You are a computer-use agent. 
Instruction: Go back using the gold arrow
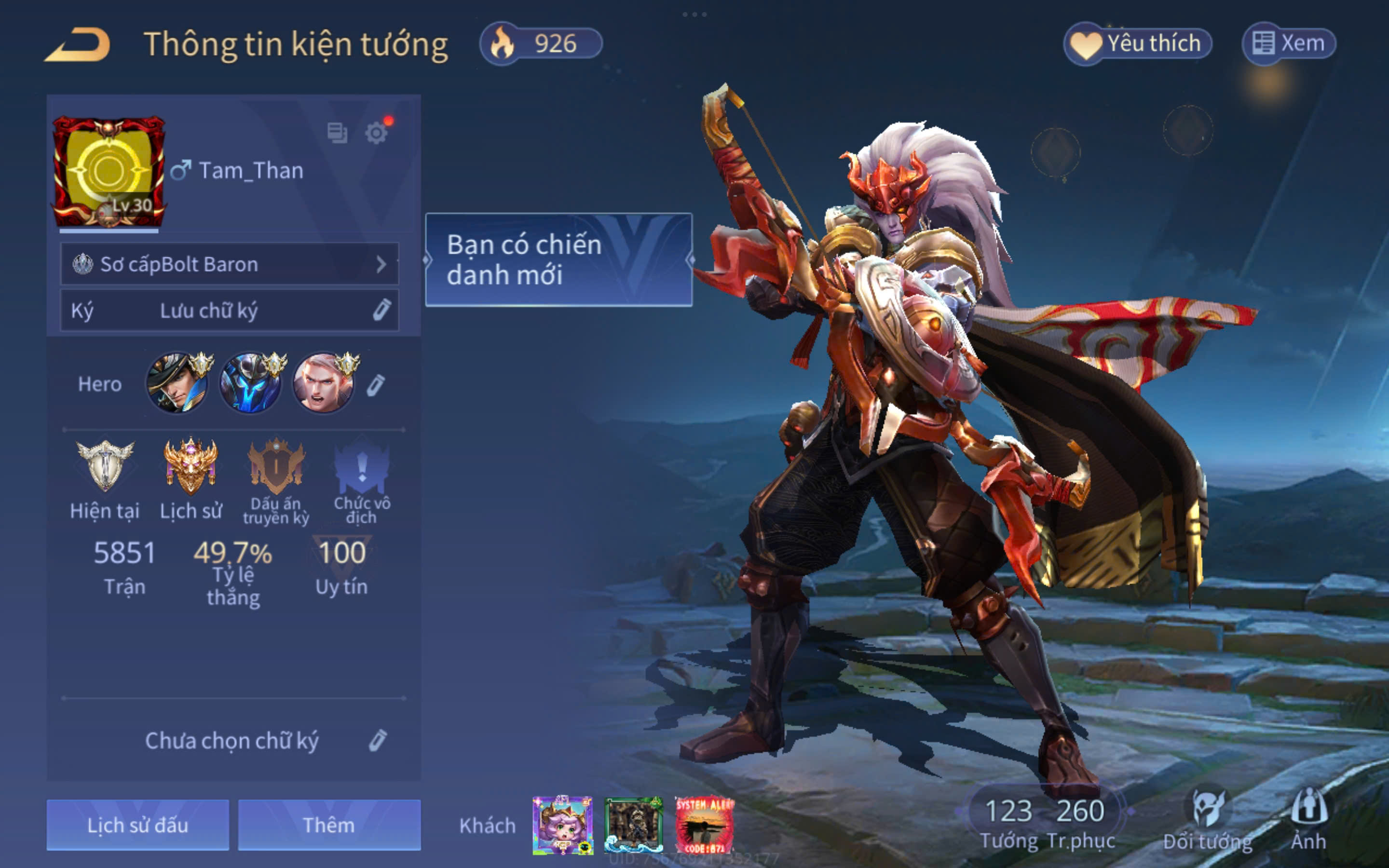point(78,45)
